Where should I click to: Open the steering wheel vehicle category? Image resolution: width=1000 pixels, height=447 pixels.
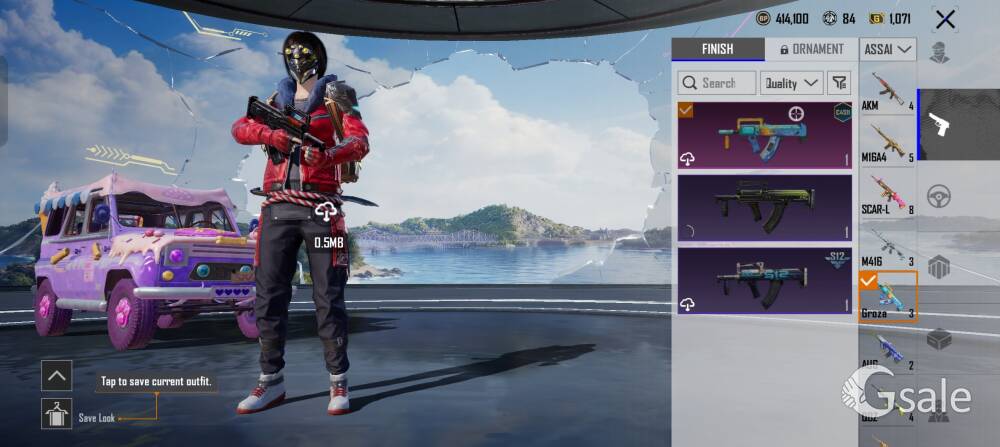[x=939, y=196]
